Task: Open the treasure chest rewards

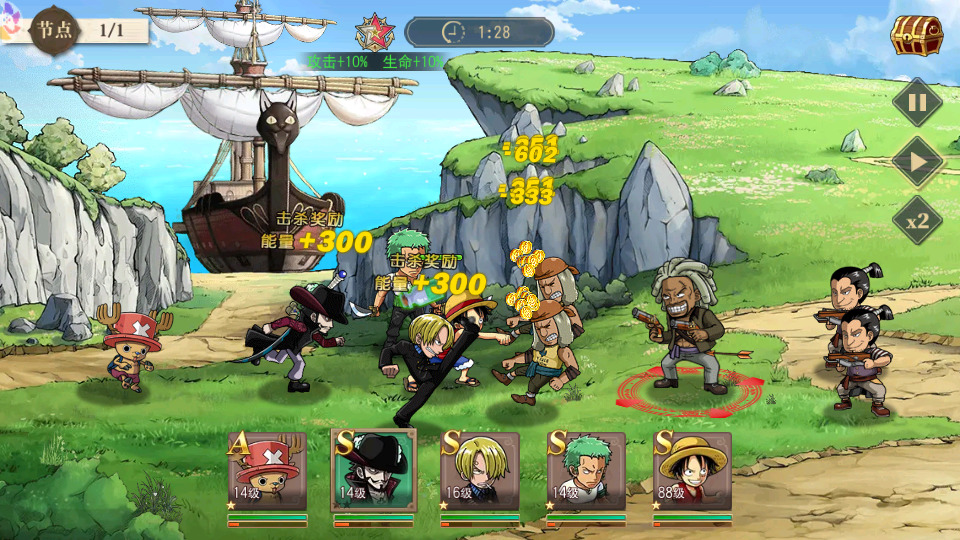Action: (917, 37)
